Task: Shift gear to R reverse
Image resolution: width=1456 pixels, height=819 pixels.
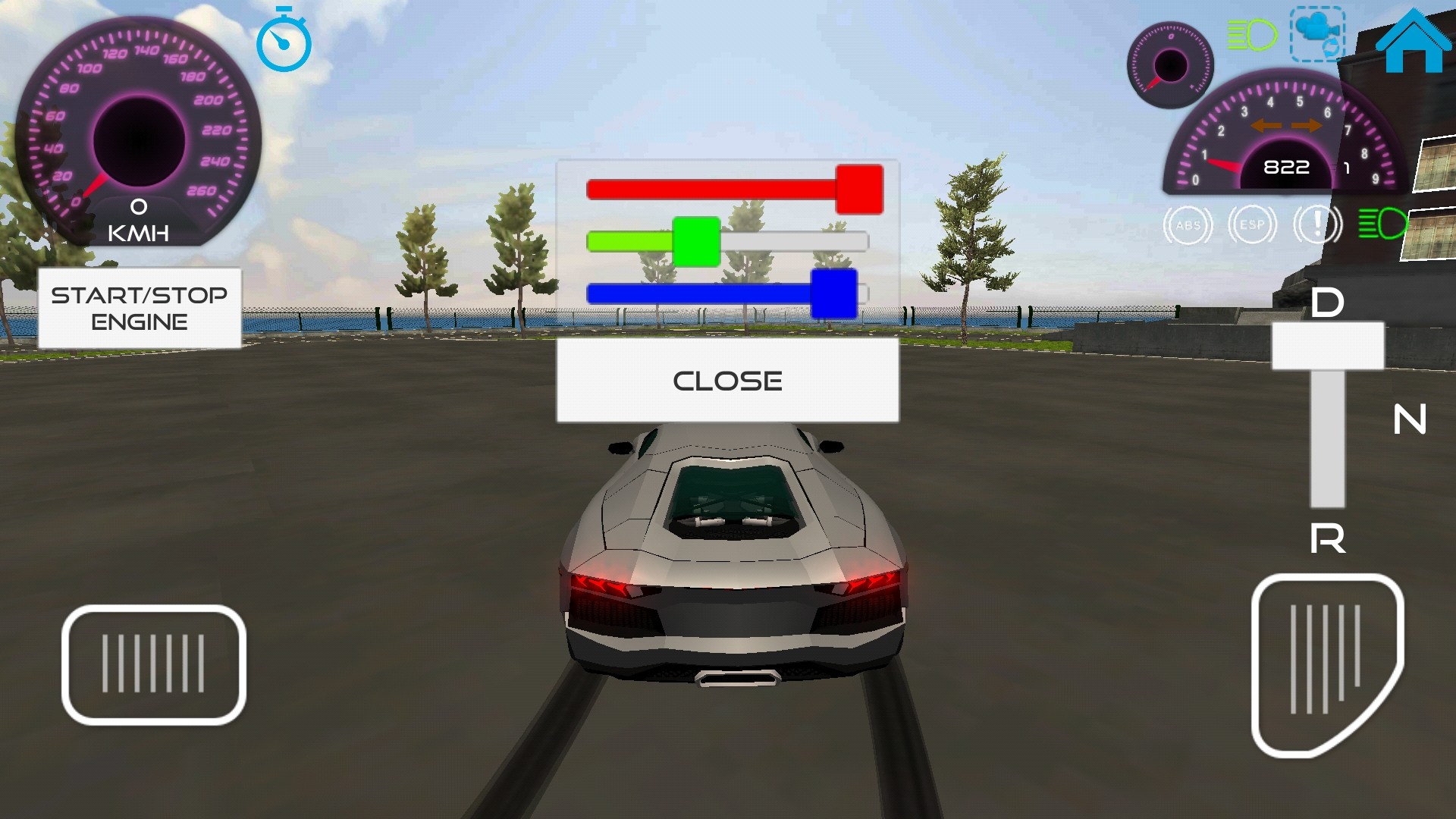Action: click(1327, 539)
